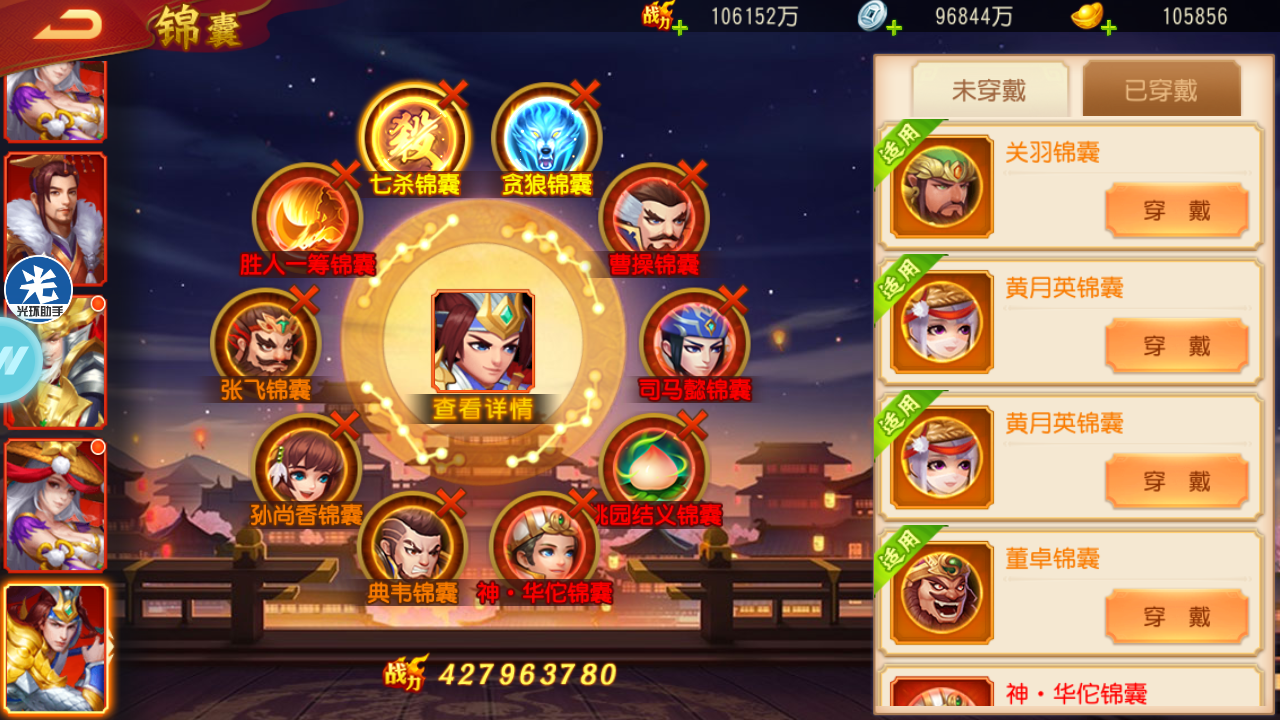Equip the 关羽锦囊 with 穿戴 button
The width and height of the screenshot is (1280, 720).
click(1176, 210)
